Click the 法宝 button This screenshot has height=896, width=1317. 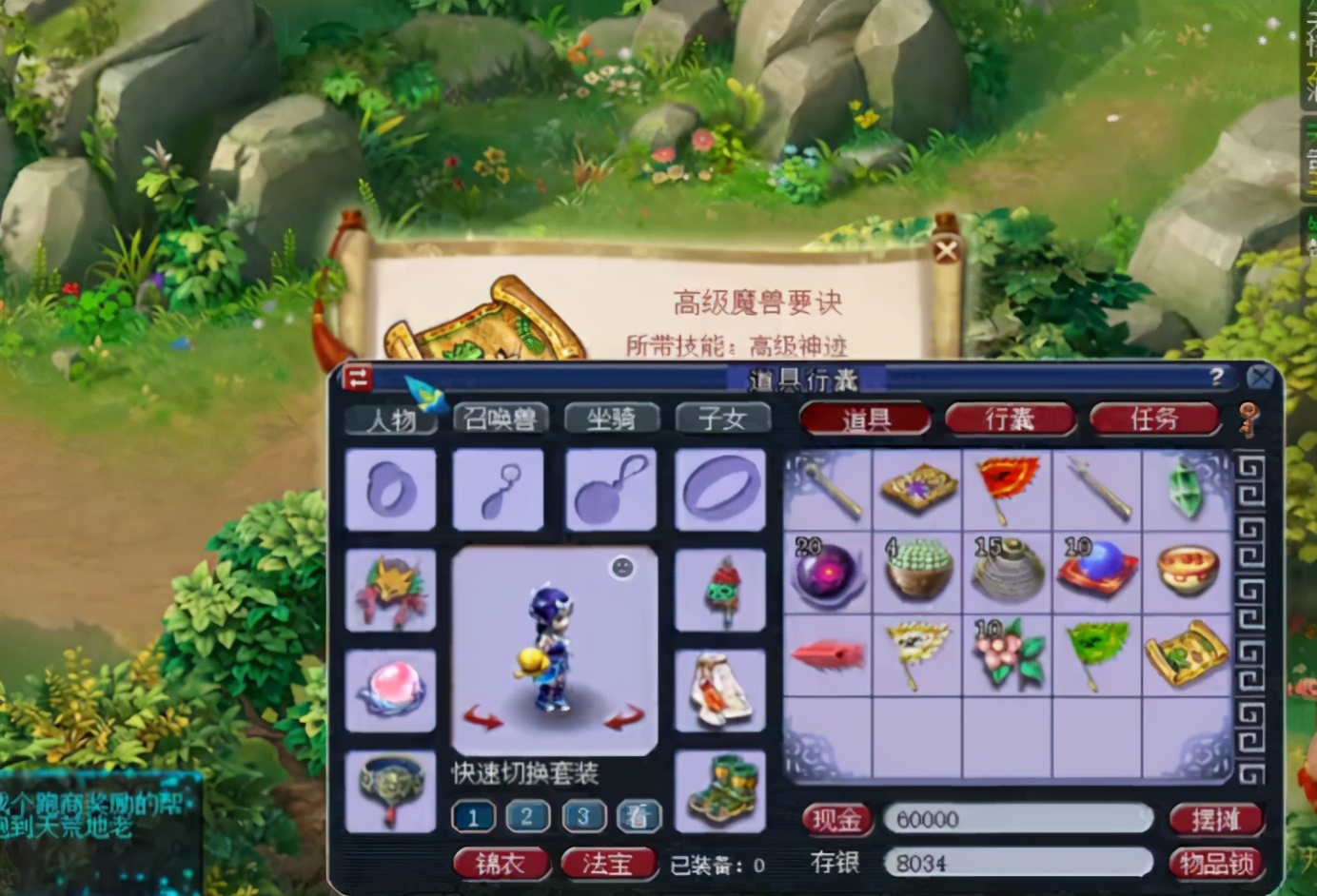(609, 864)
